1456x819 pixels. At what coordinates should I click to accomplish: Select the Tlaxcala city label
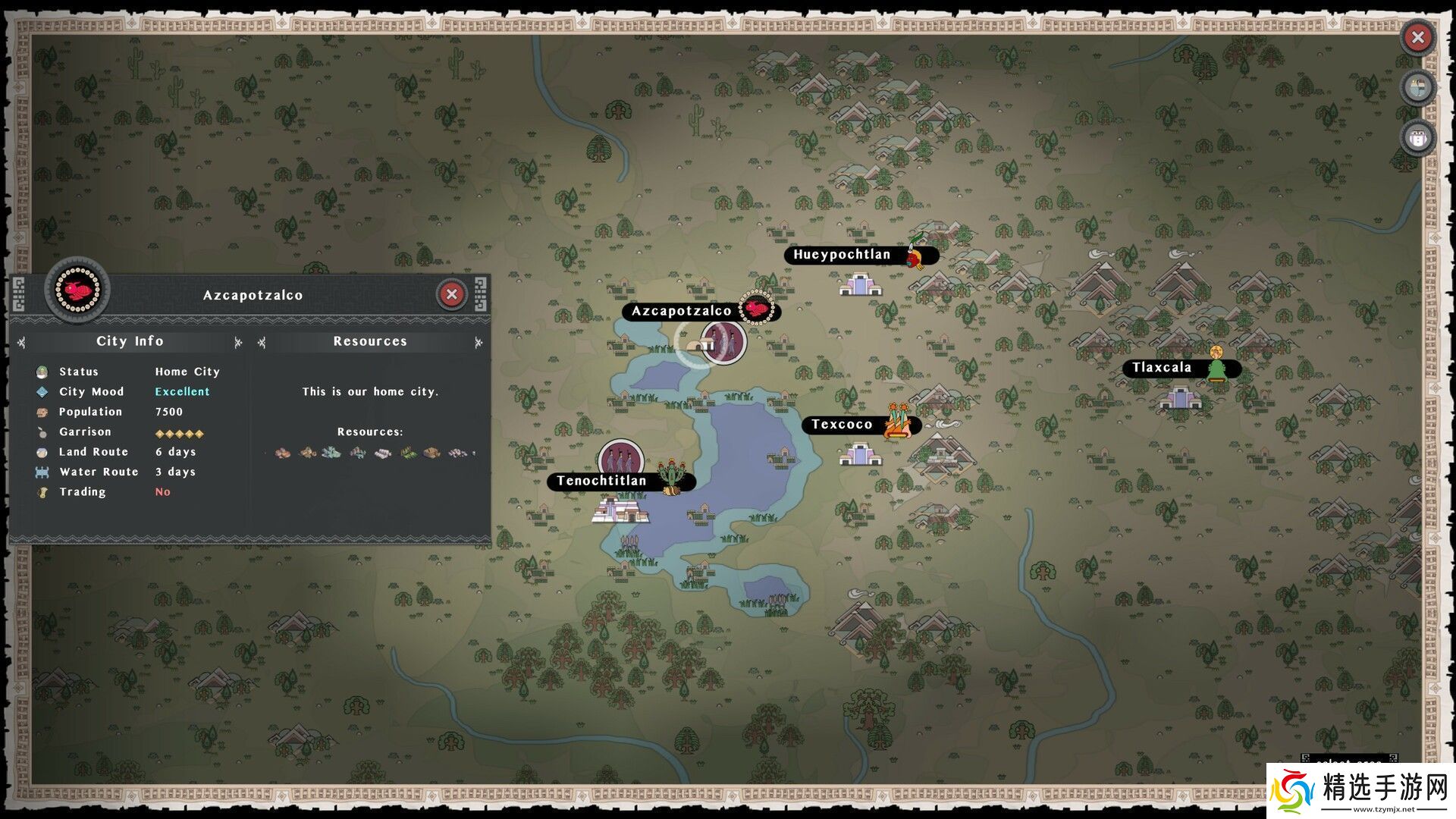coord(1162,368)
